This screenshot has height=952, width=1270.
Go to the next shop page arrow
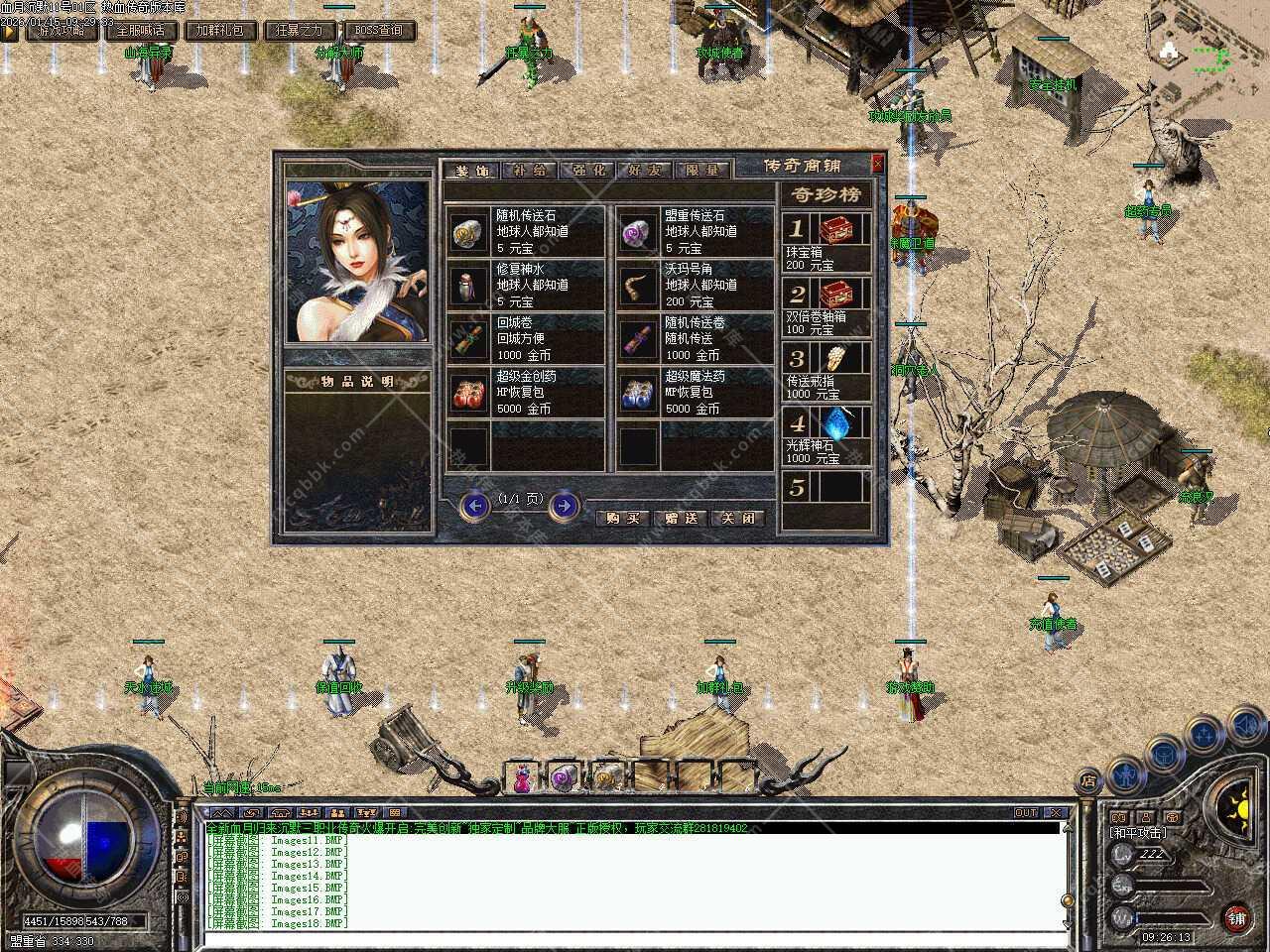tap(564, 507)
